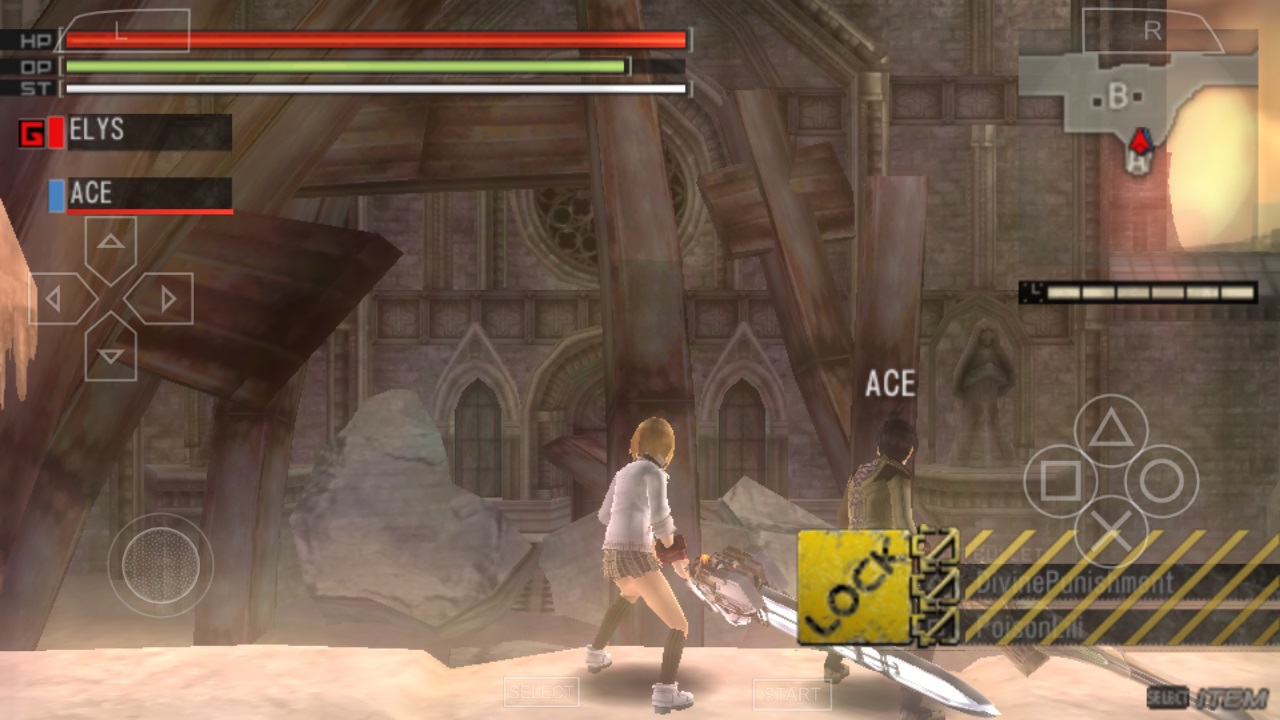Tap the L shoulder touch button
Viewport: 1280px width, 720px height.
(x=125, y=31)
